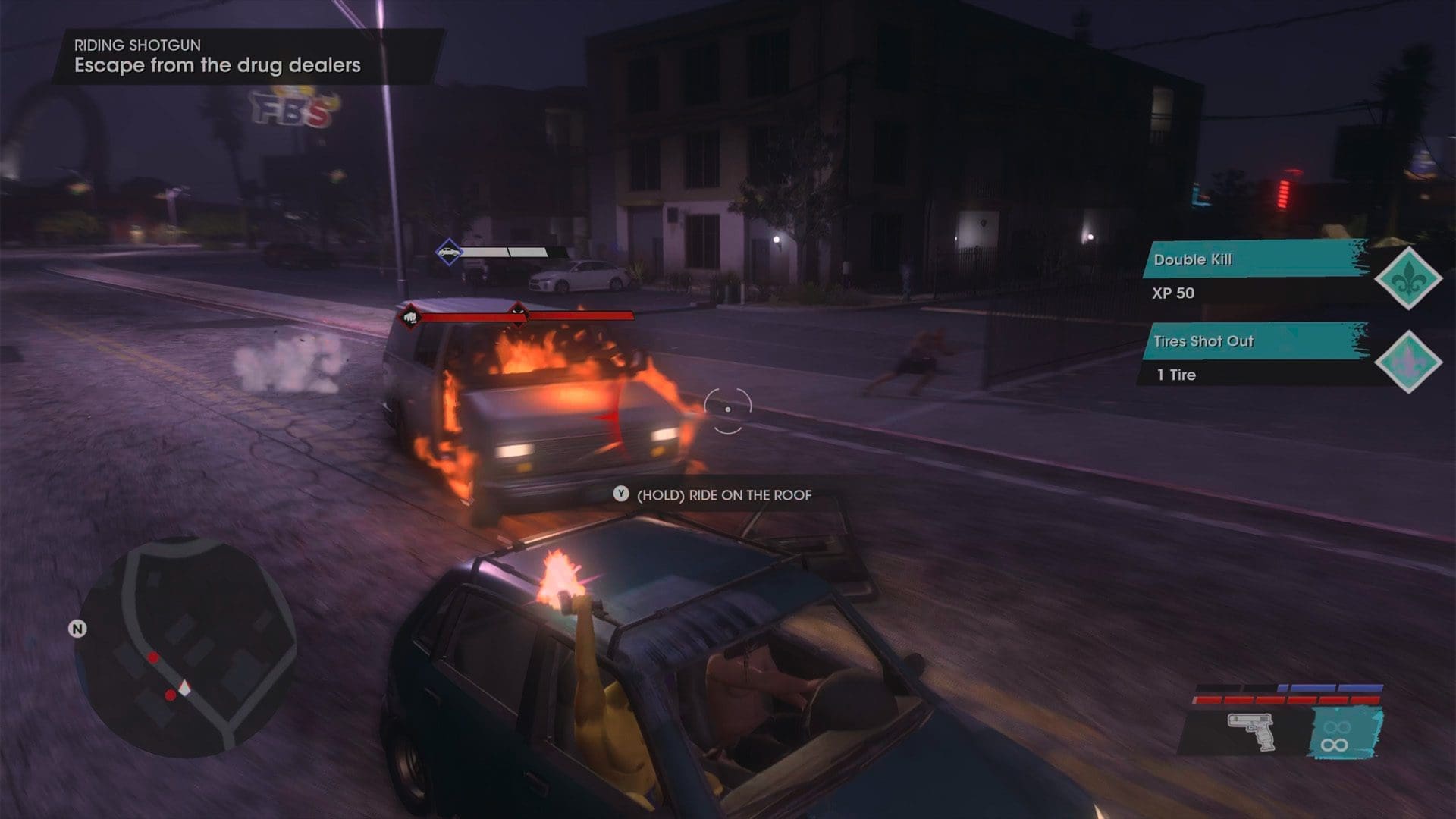The image size is (1456, 819).
Task: Click the circular minimap
Action: pyautogui.click(x=187, y=648)
